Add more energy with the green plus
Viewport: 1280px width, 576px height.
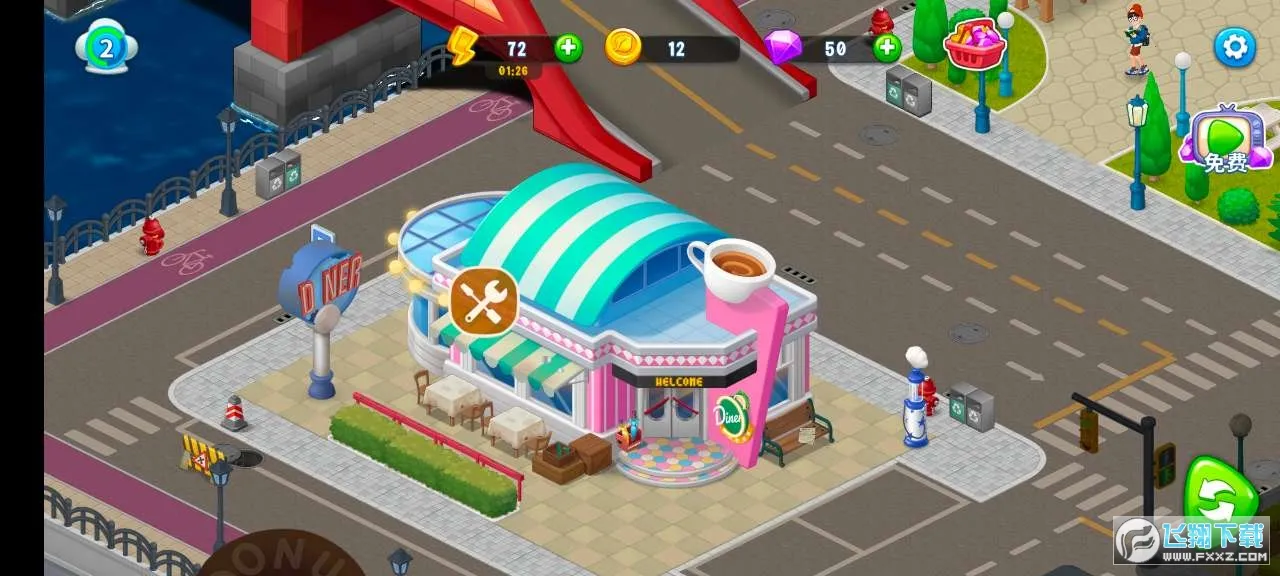pyautogui.click(x=568, y=48)
